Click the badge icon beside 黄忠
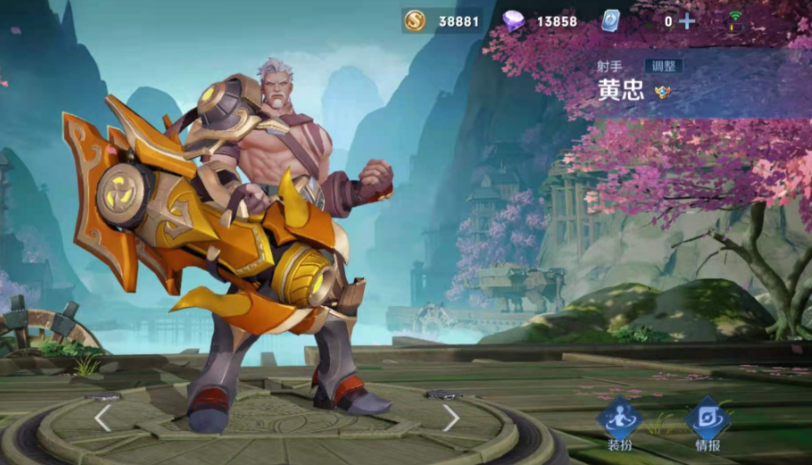Screen dimensions: 812x465 tap(663, 92)
